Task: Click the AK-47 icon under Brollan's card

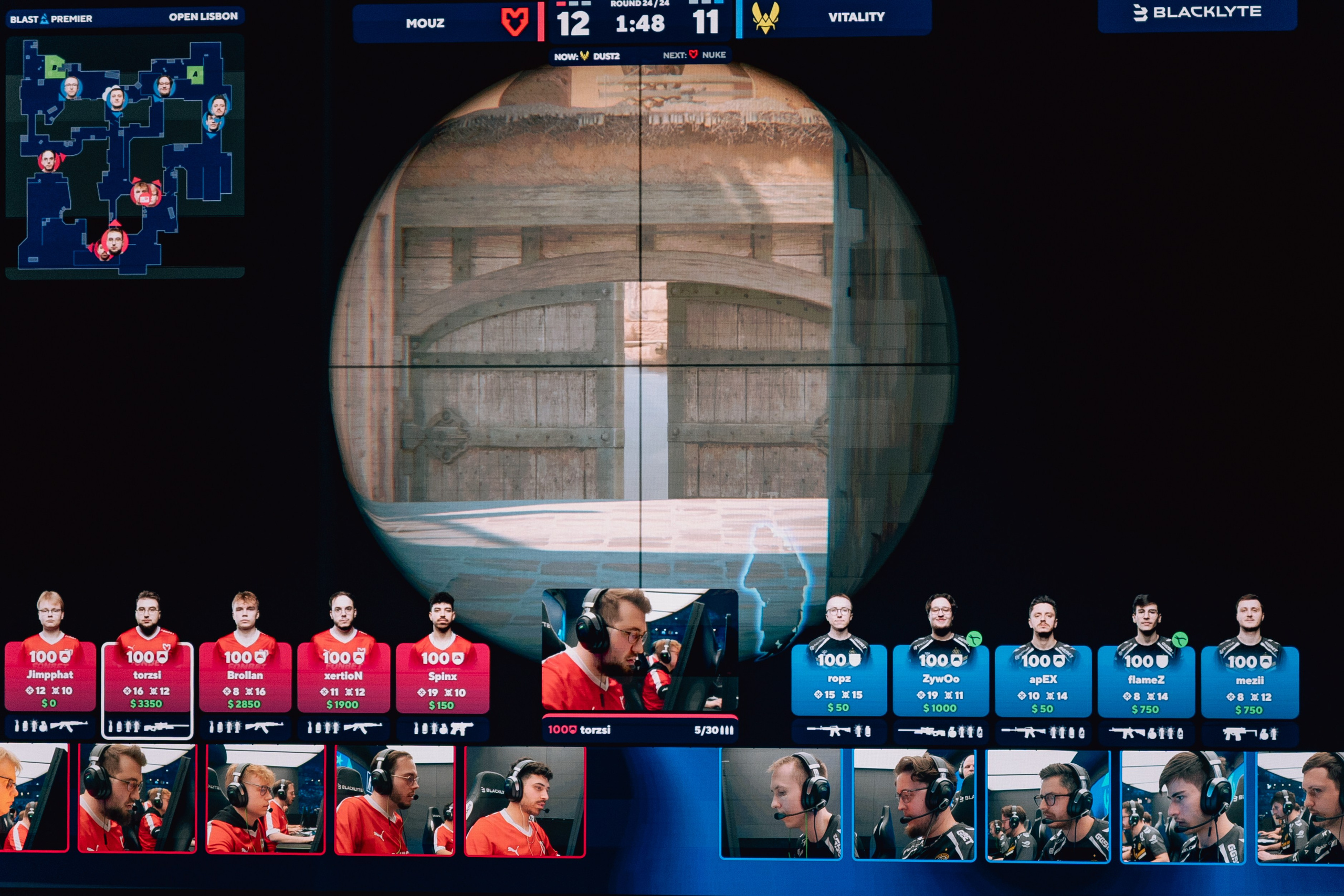Action: (x=263, y=728)
